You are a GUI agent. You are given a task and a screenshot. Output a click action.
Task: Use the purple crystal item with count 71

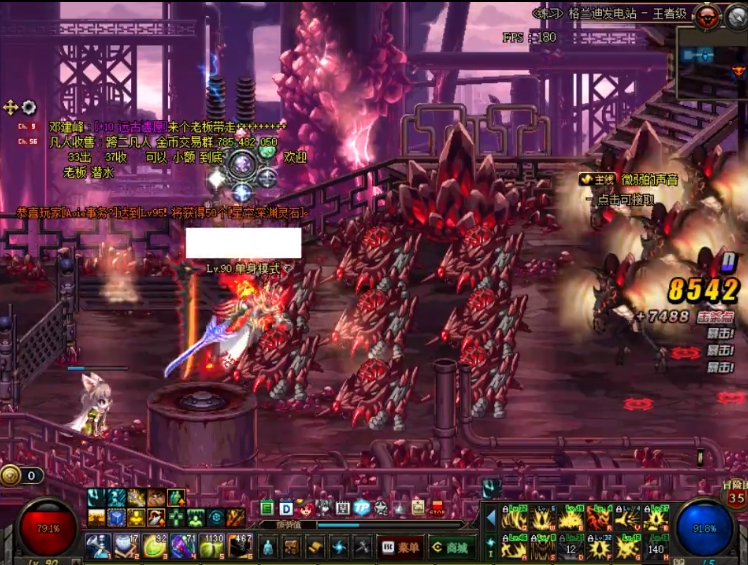tap(182, 546)
